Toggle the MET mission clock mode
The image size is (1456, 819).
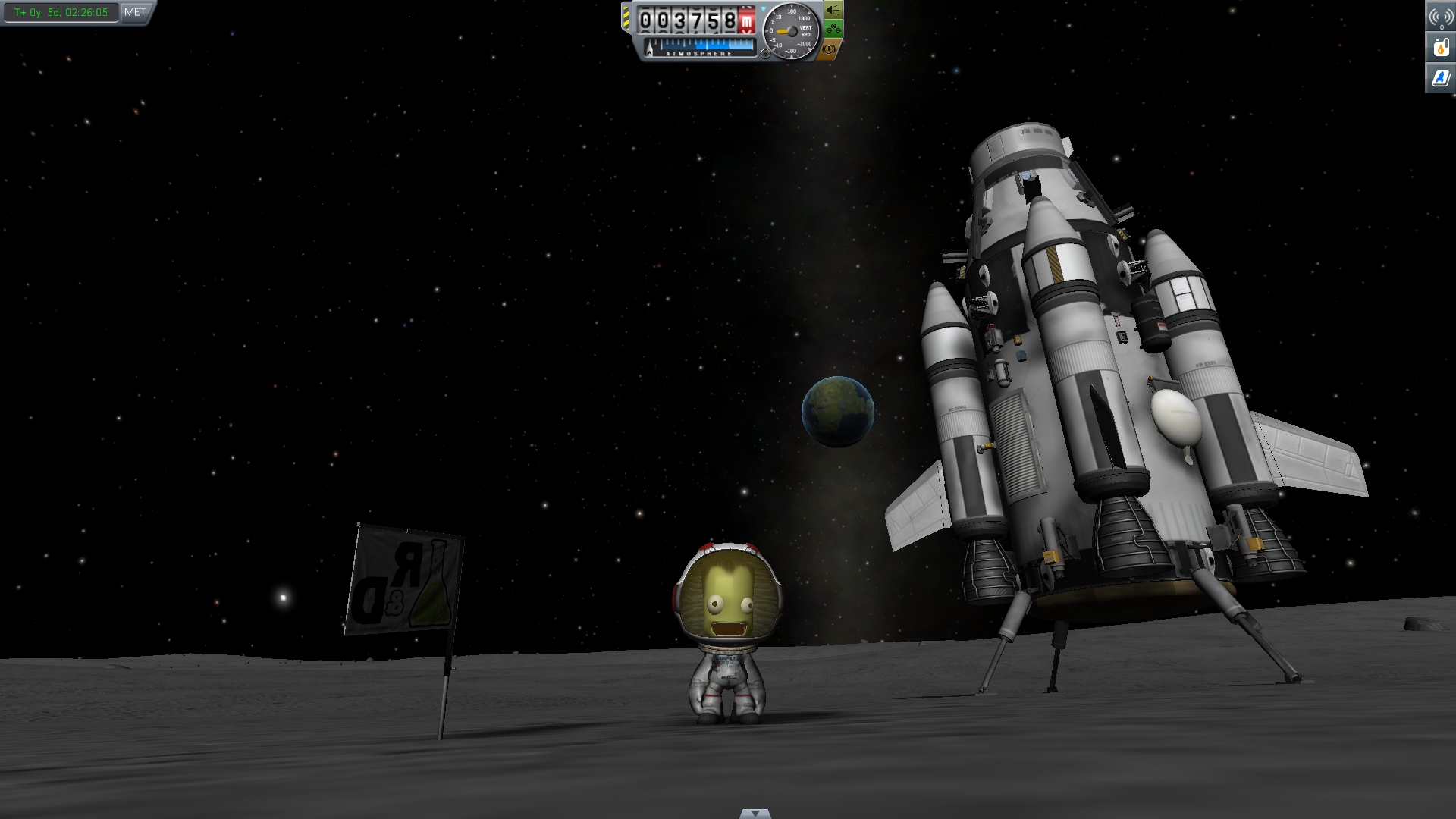(135, 12)
